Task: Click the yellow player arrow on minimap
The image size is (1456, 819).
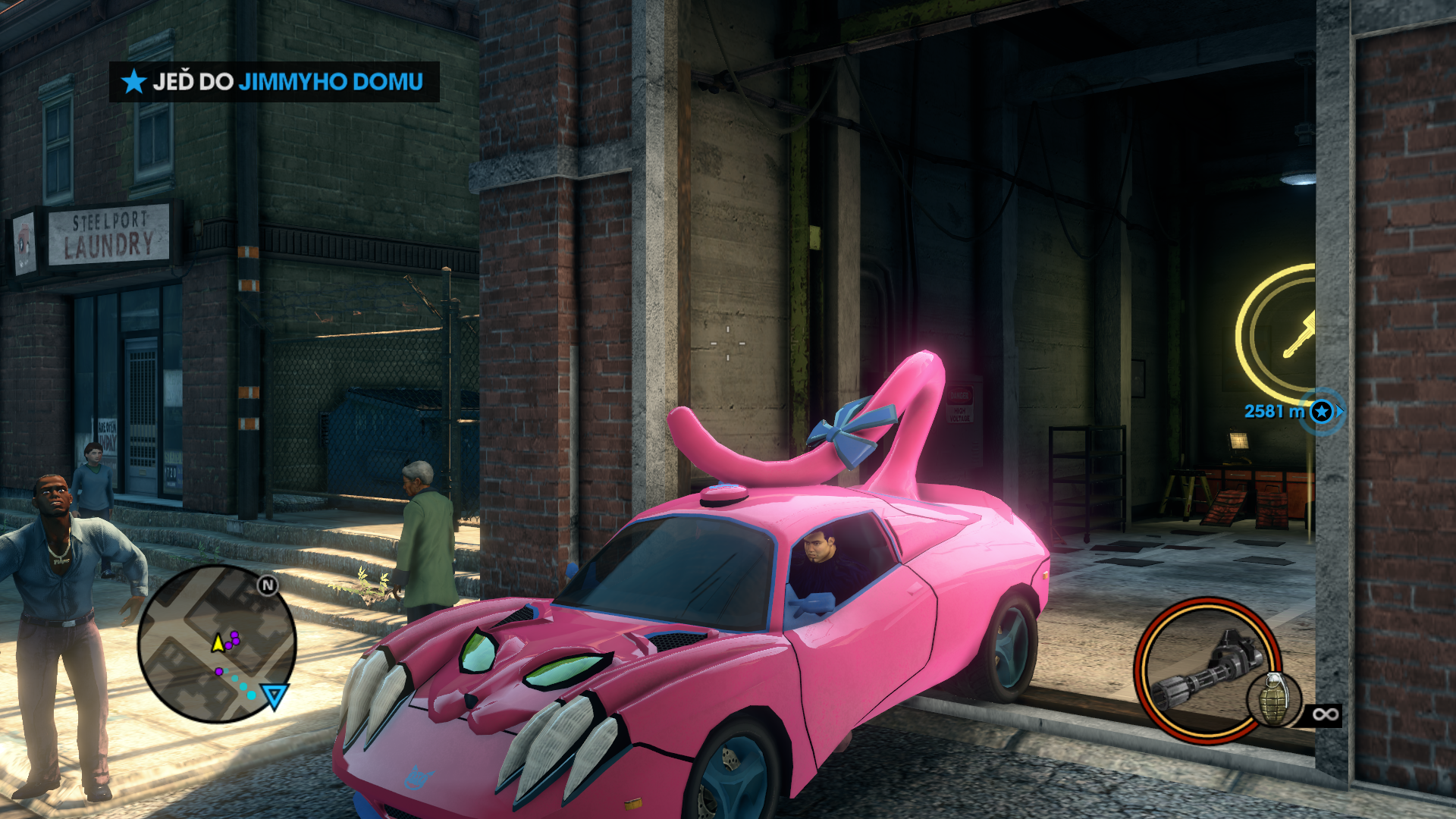Action: (x=218, y=644)
